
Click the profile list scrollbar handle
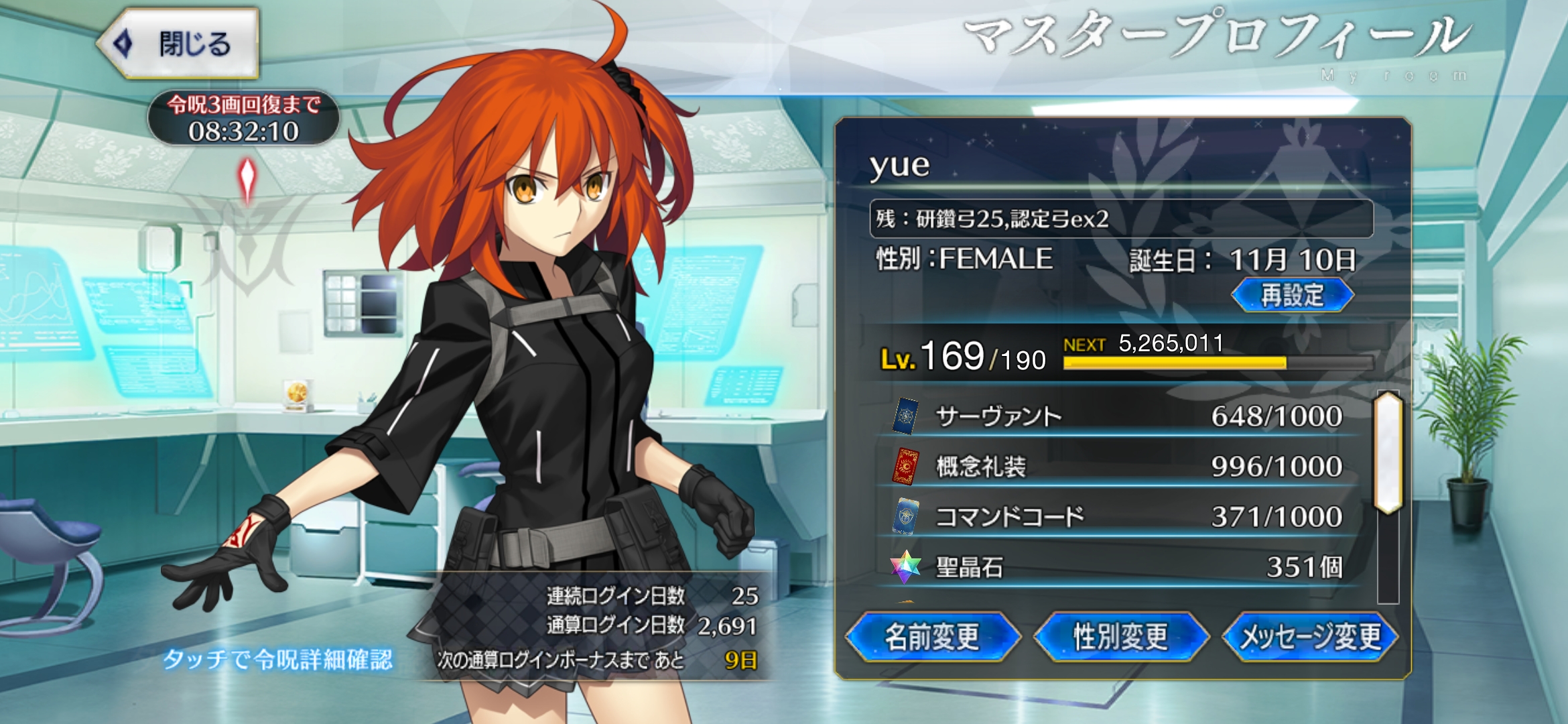[x=1387, y=453]
